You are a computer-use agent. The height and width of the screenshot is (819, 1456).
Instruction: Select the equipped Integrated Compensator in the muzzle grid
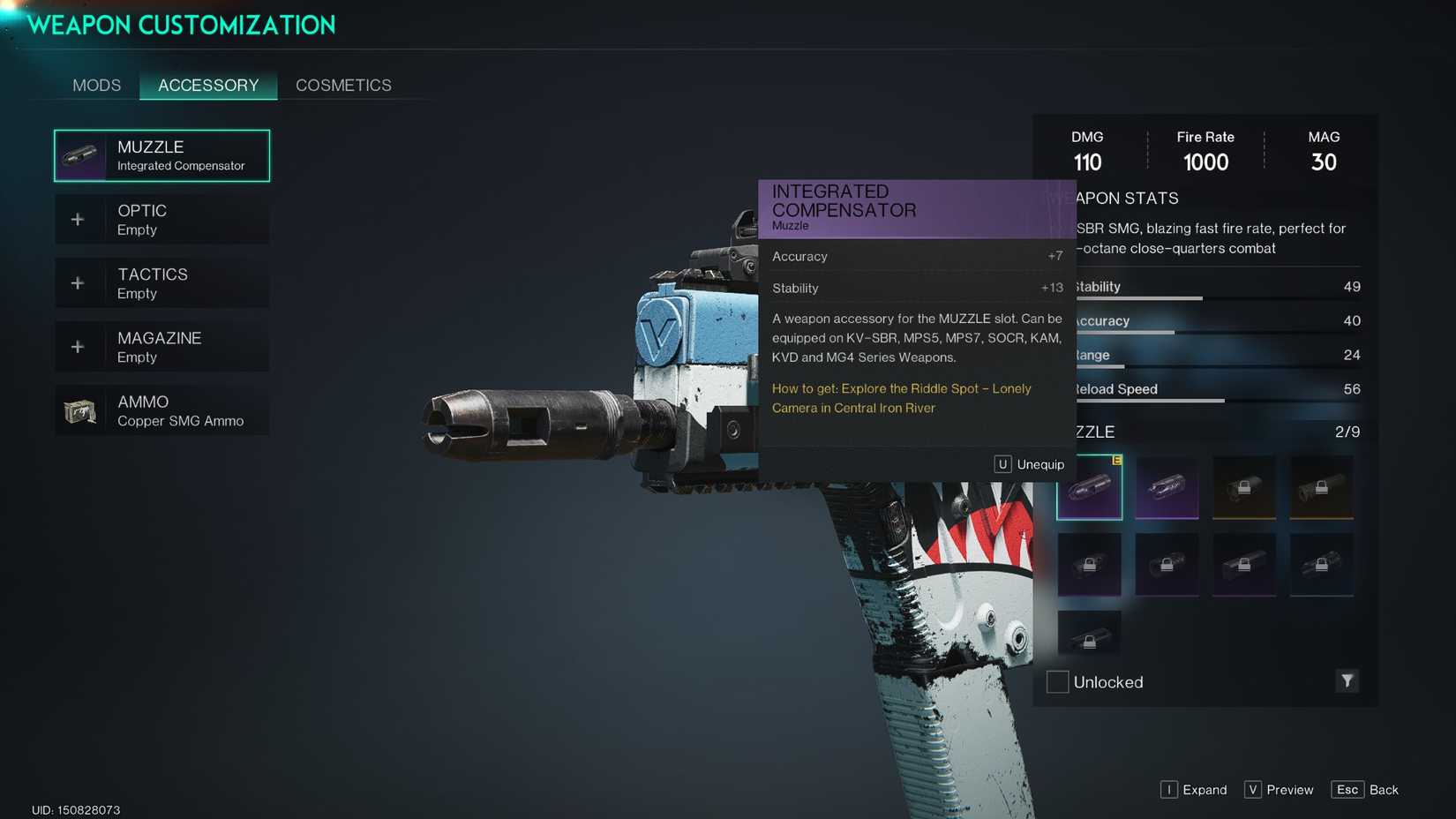1089,485
